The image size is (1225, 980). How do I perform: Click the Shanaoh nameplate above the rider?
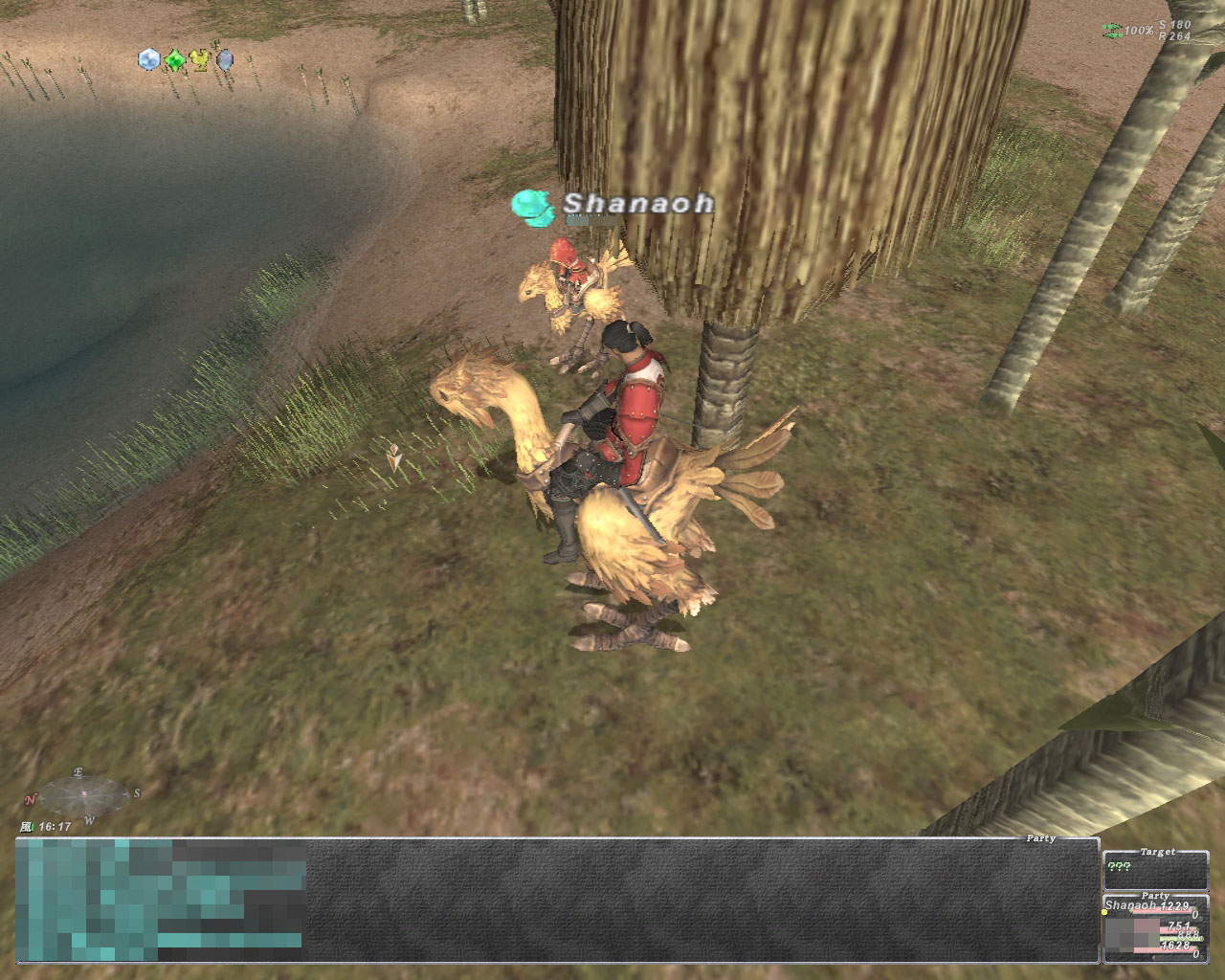637,203
